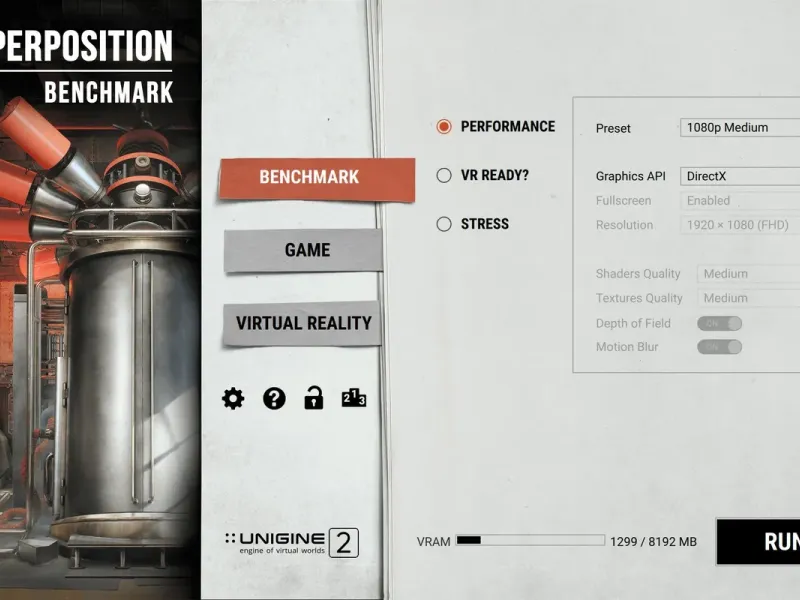Show leaderboards with the podium icon

(x=354, y=399)
